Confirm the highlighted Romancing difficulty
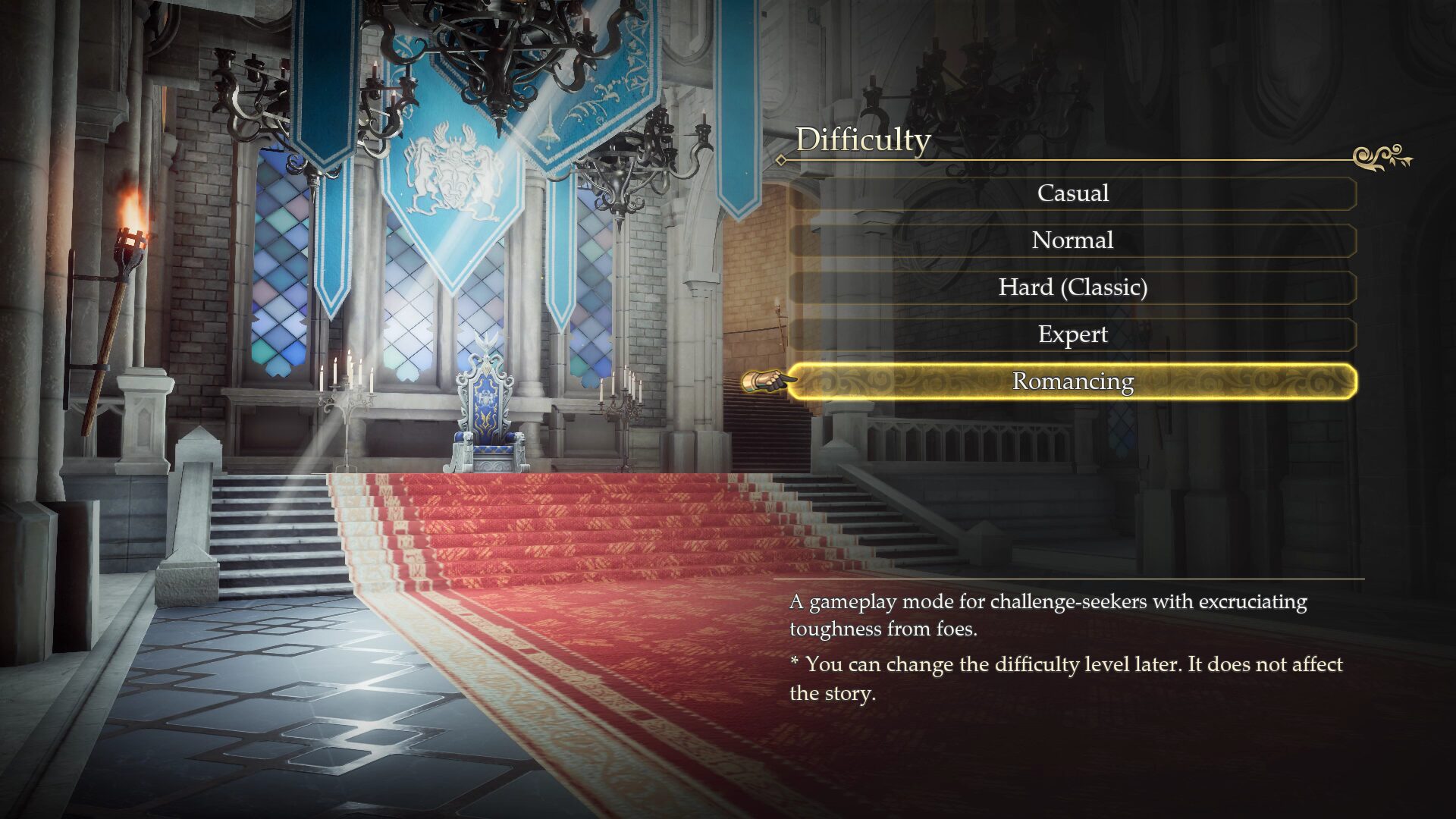The height and width of the screenshot is (819, 1456). pyautogui.click(x=1072, y=381)
